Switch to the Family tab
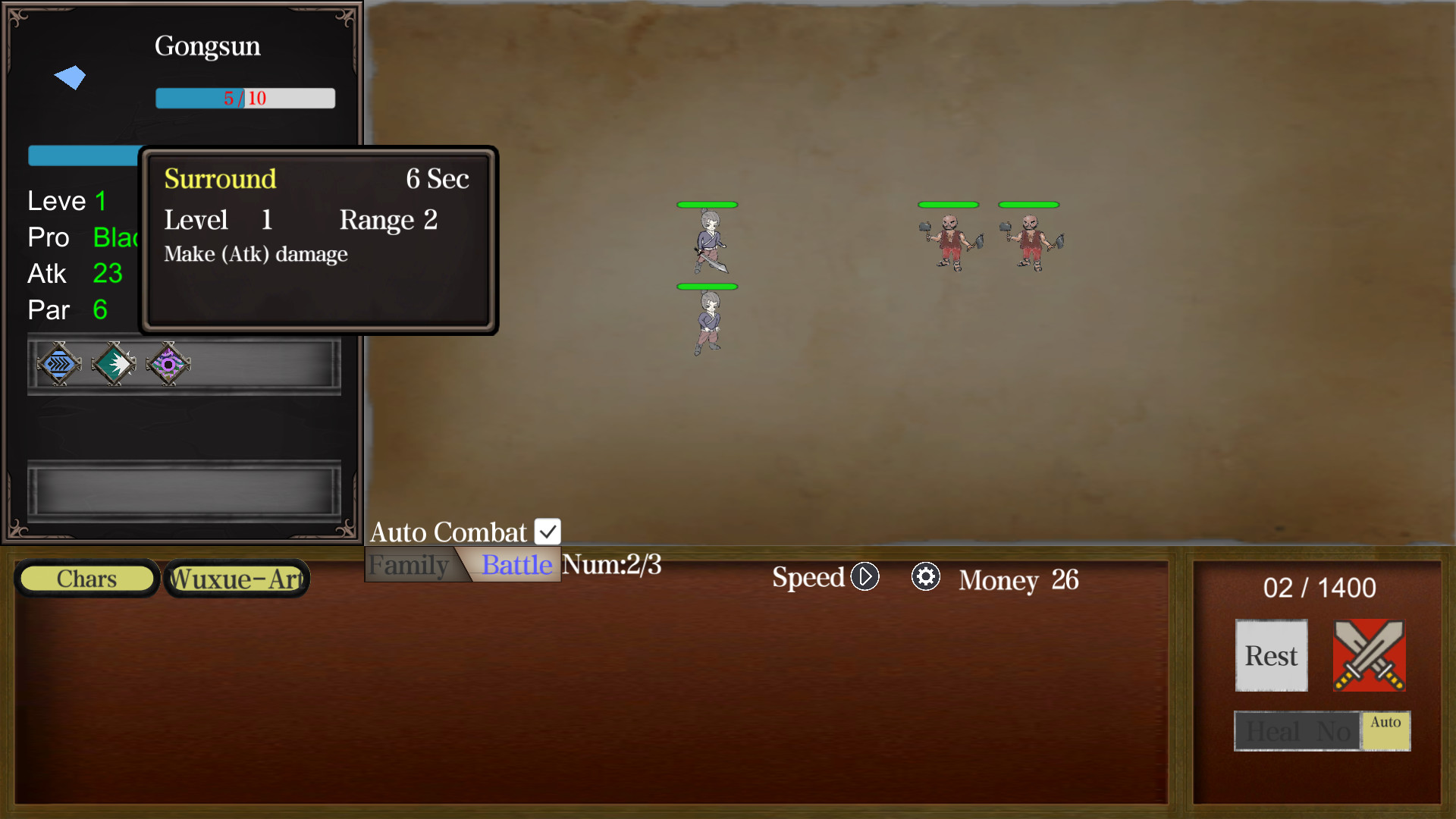The width and height of the screenshot is (1456, 819). [410, 564]
